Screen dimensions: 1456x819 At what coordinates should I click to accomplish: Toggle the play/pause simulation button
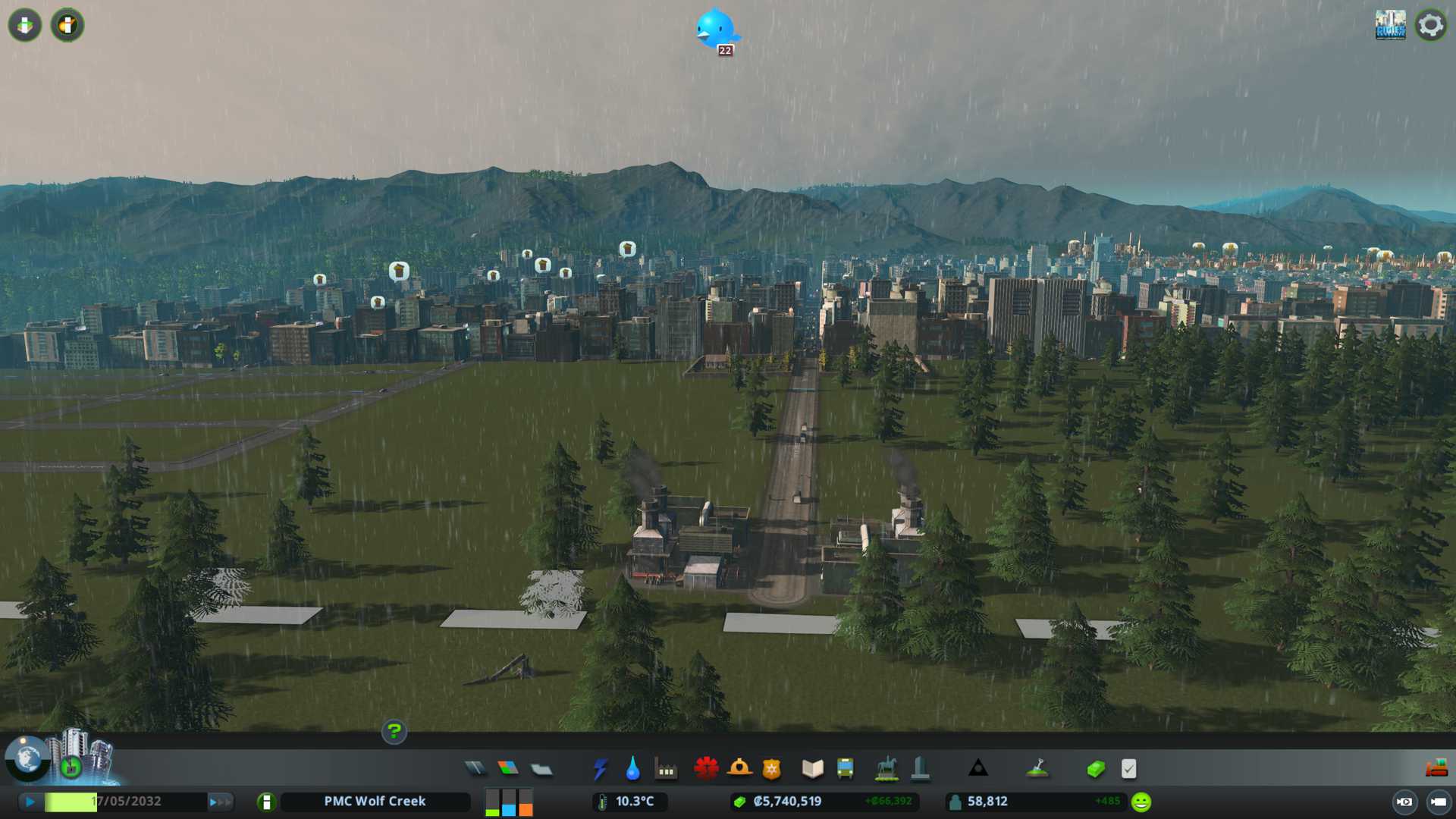(x=30, y=802)
